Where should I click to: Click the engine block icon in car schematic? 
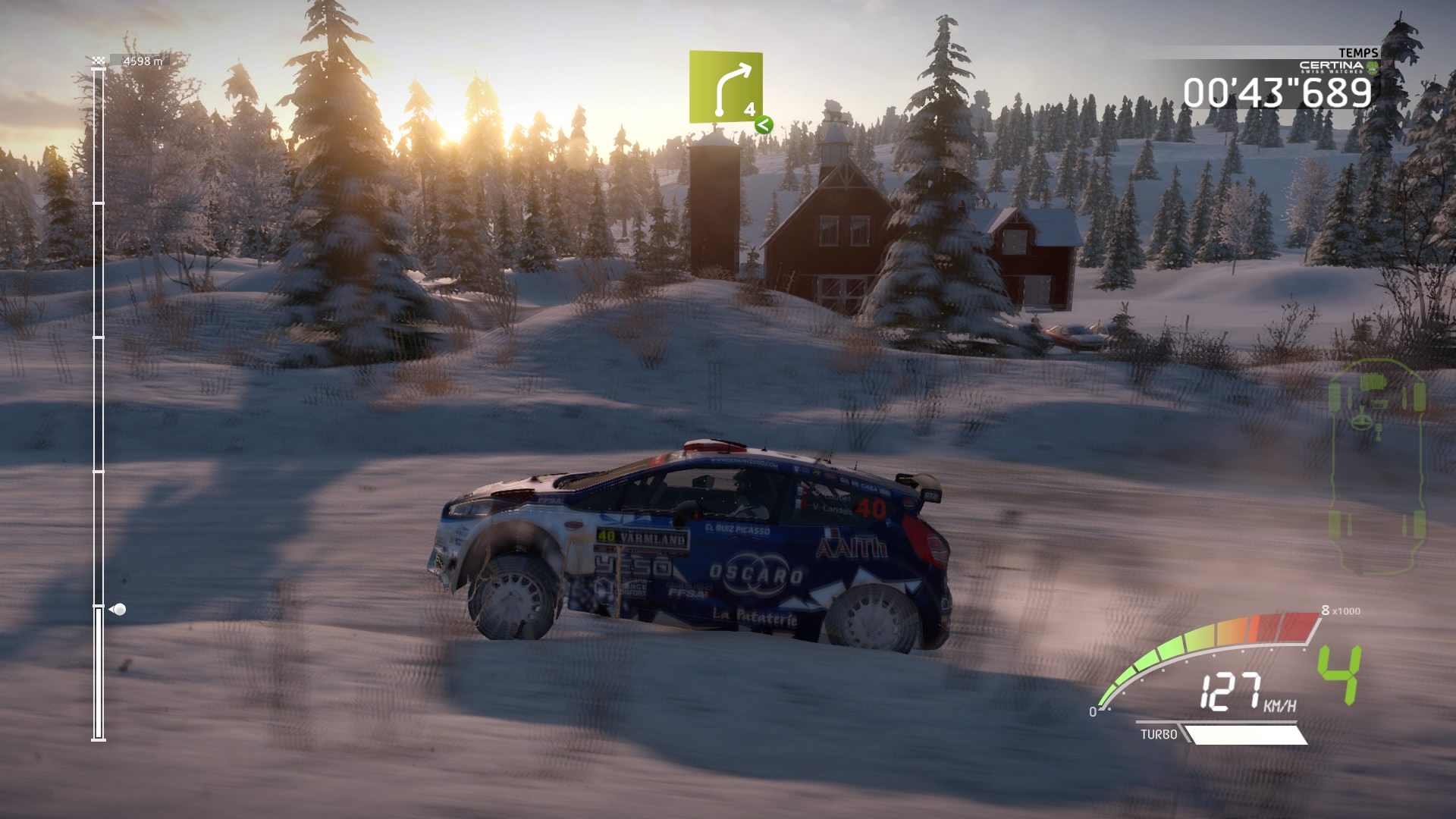pos(1374,381)
